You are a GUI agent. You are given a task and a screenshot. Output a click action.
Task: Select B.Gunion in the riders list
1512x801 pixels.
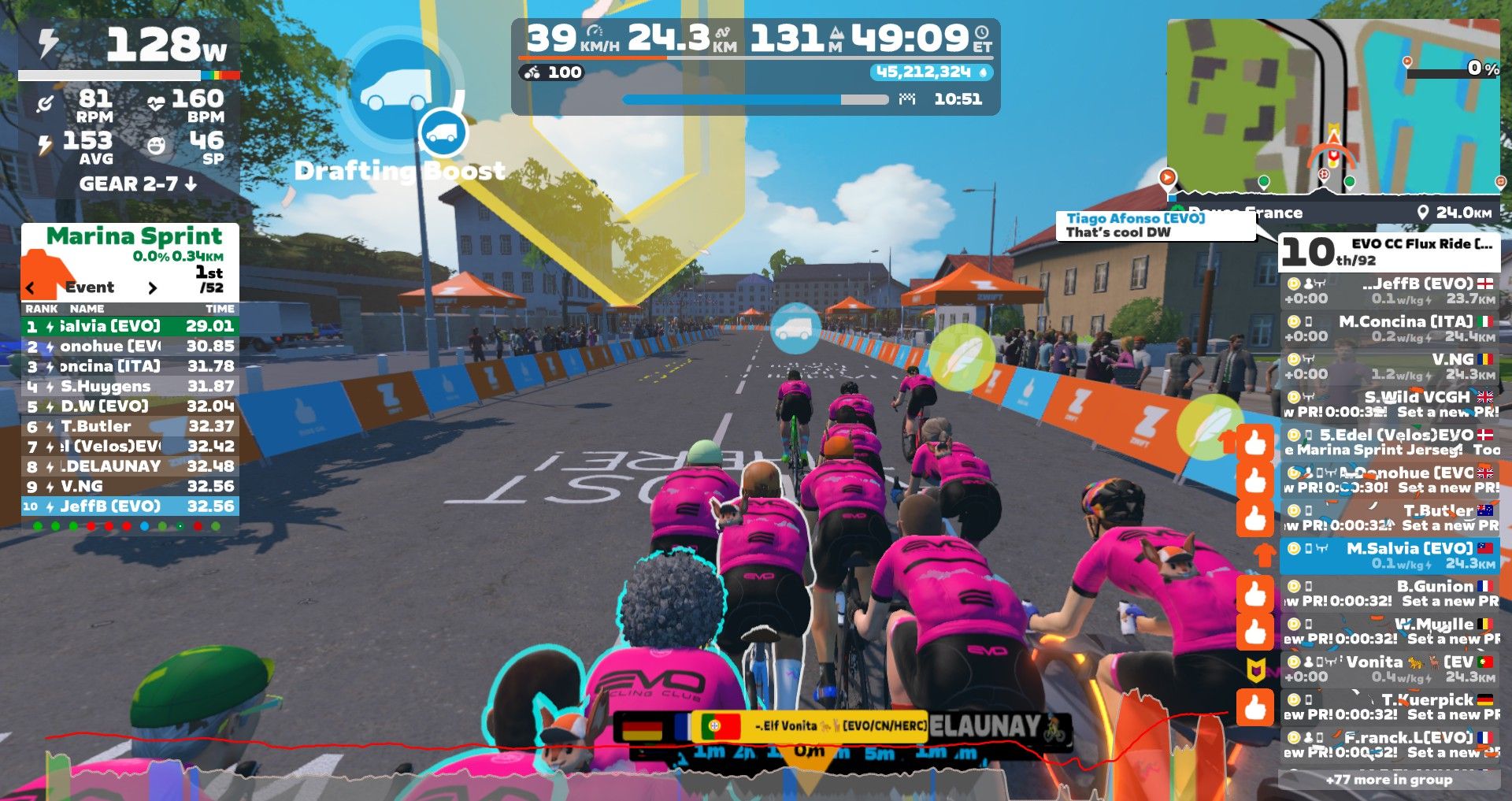tap(1390, 593)
